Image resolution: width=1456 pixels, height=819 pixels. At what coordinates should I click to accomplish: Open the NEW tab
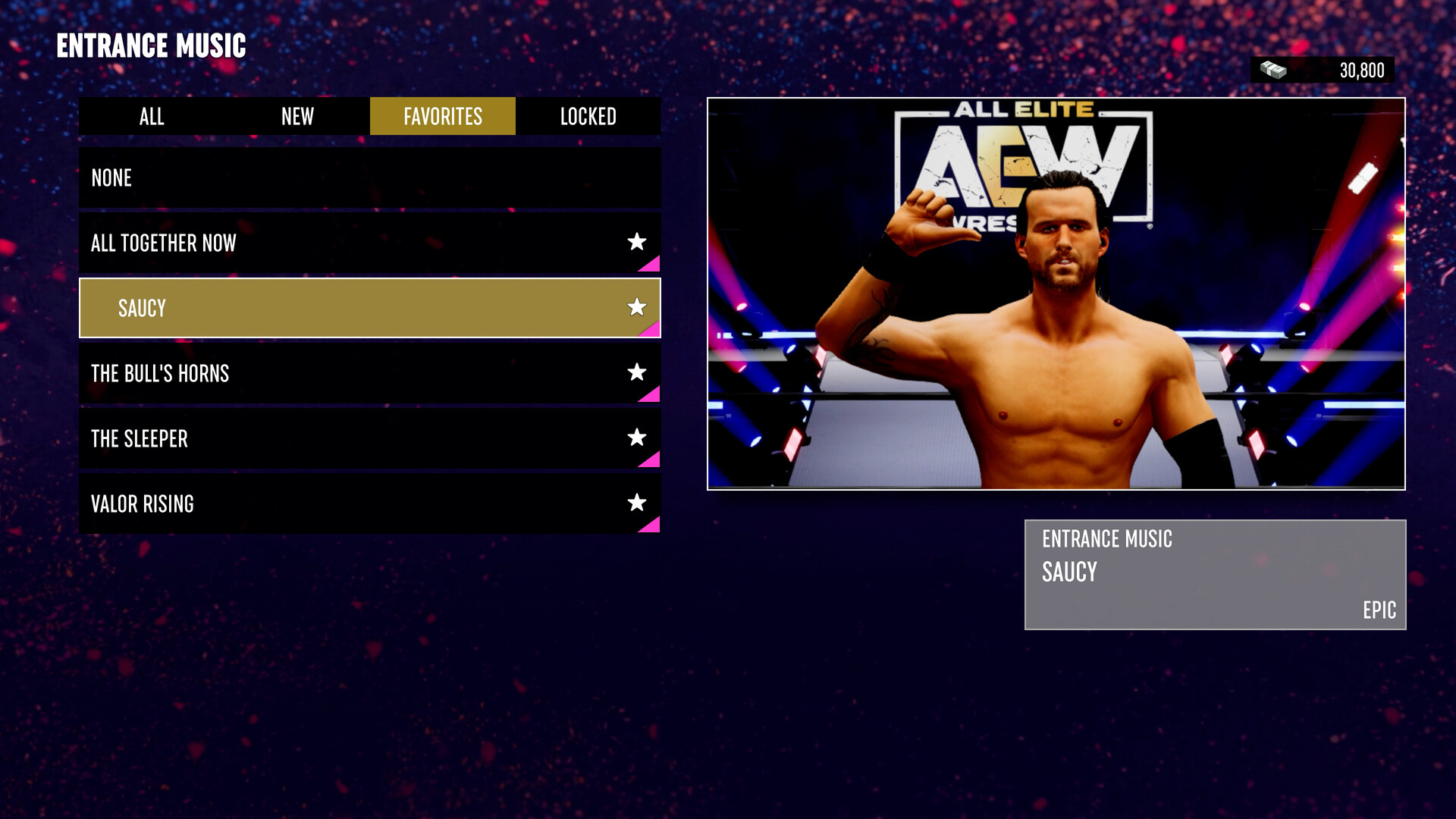click(297, 116)
